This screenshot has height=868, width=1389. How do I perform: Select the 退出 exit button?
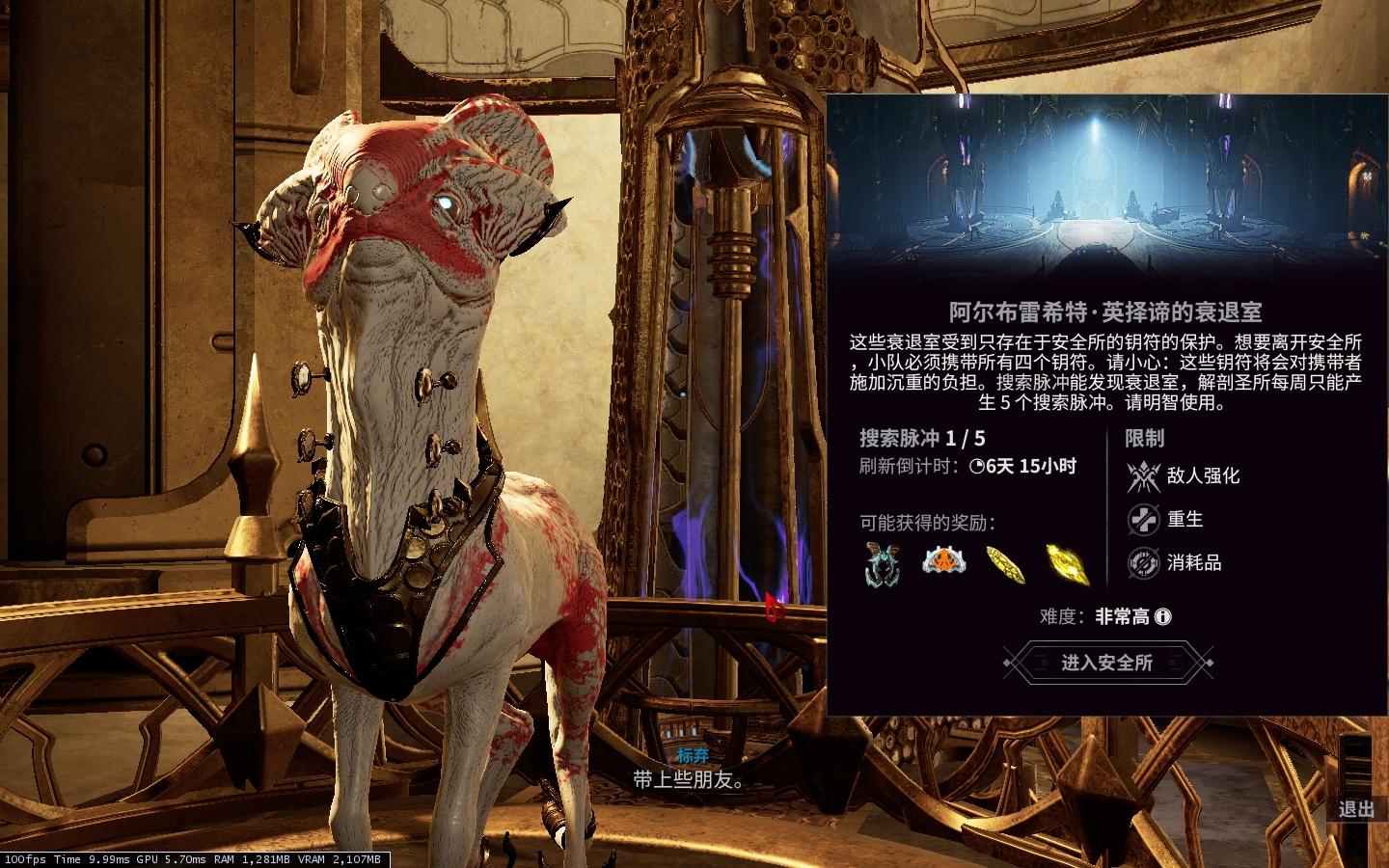coord(1355,809)
